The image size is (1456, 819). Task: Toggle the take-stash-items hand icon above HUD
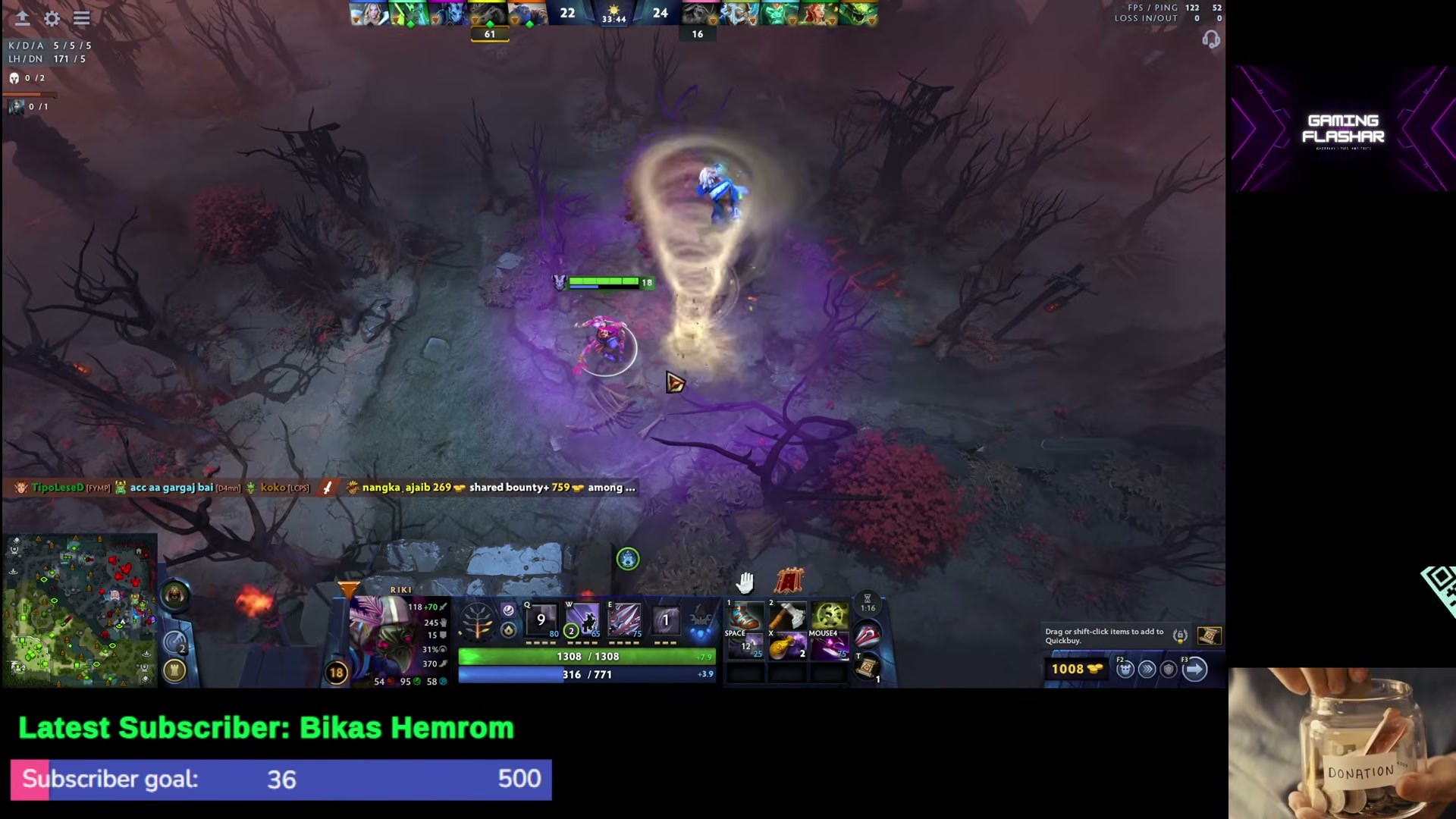(x=746, y=582)
